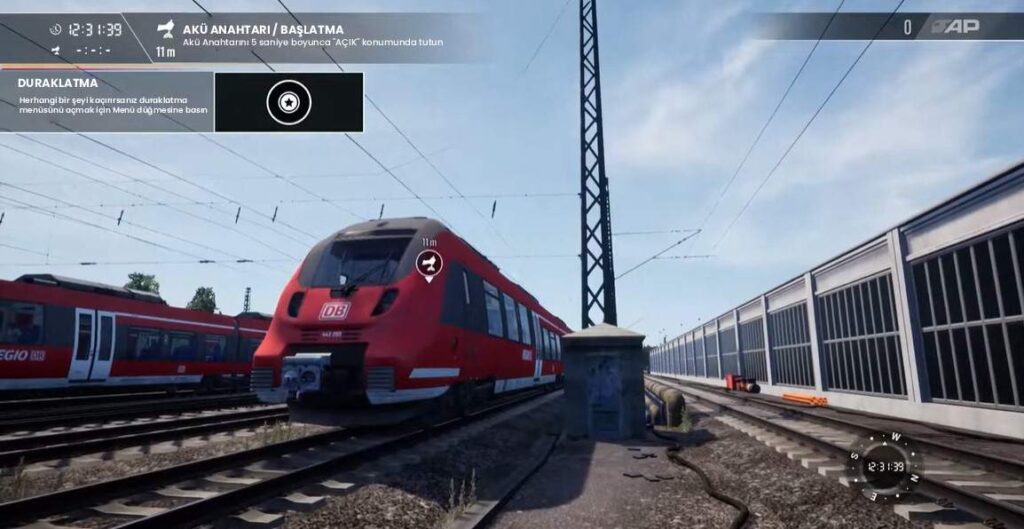Select the Akü Anahtarı / Başlatma objective tracker
1024x529 pixels.
[x=300, y=37]
